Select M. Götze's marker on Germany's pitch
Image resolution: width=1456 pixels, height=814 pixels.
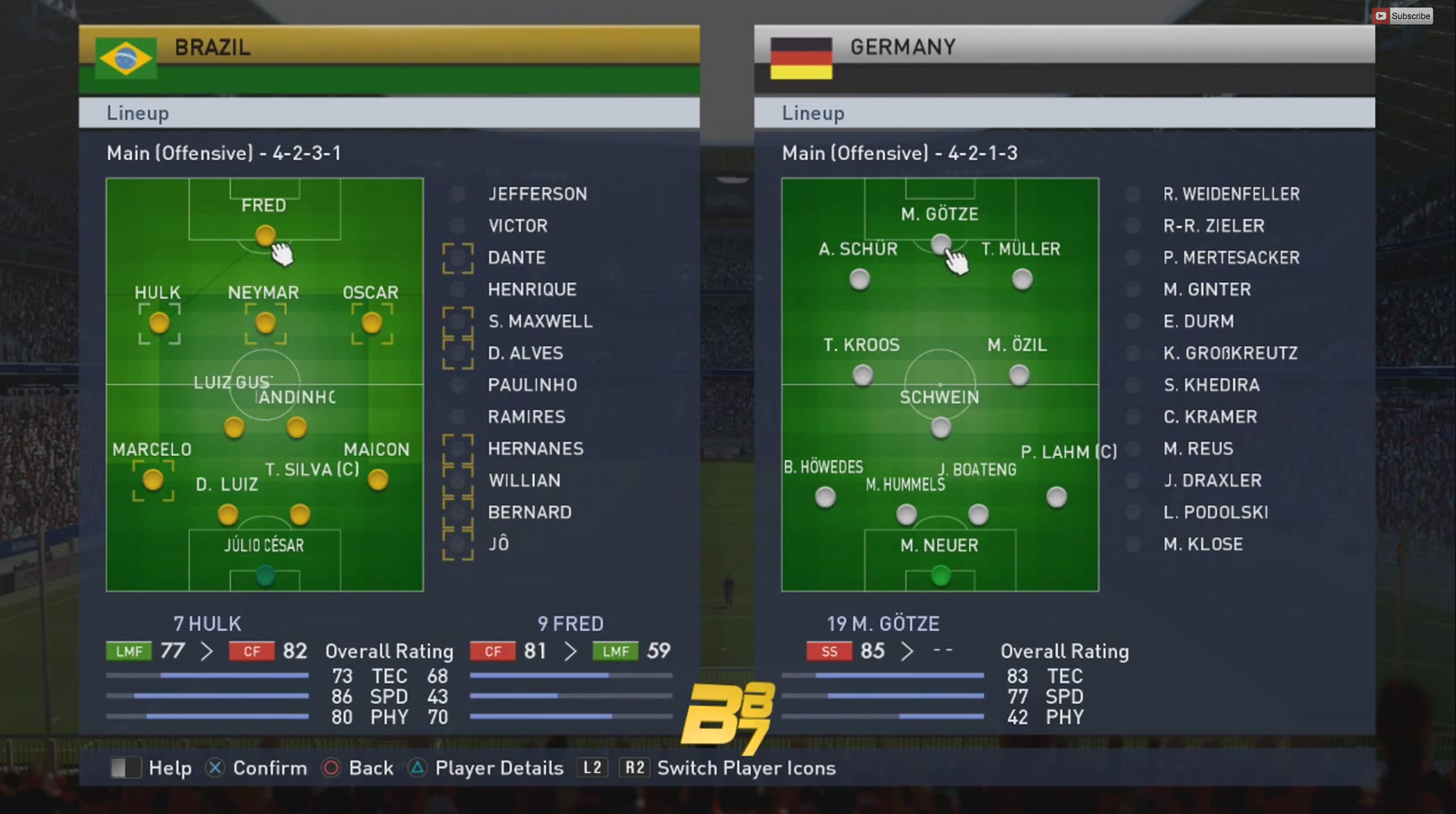coord(940,244)
